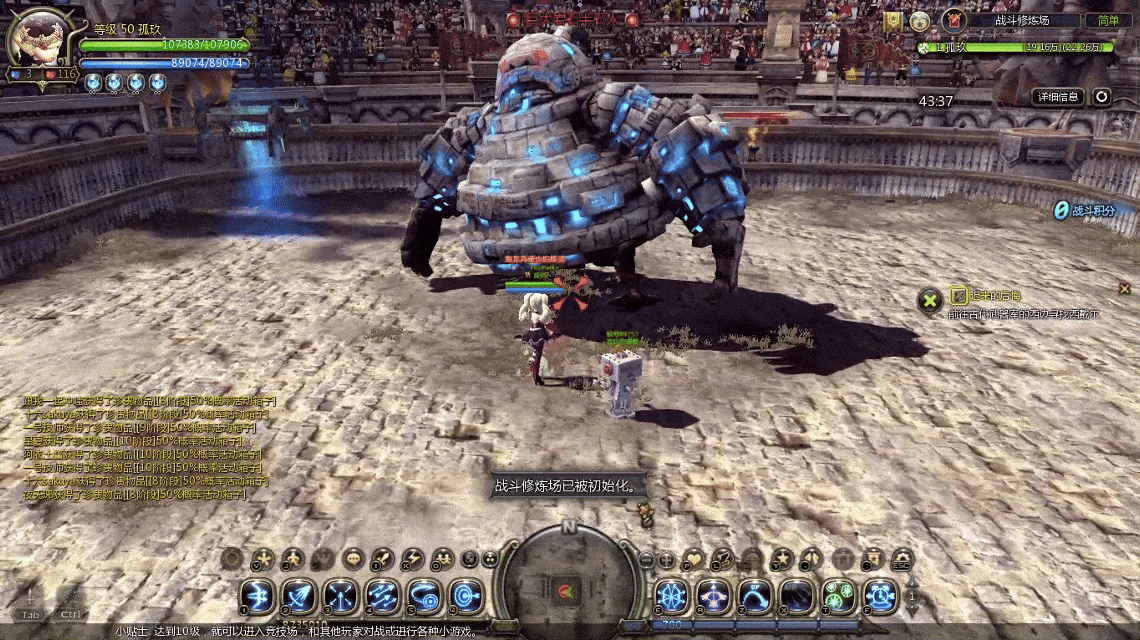This screenshot has width=1140, height=640.
Task: Open the yellow guild banner icon
Action: [892, 20]
